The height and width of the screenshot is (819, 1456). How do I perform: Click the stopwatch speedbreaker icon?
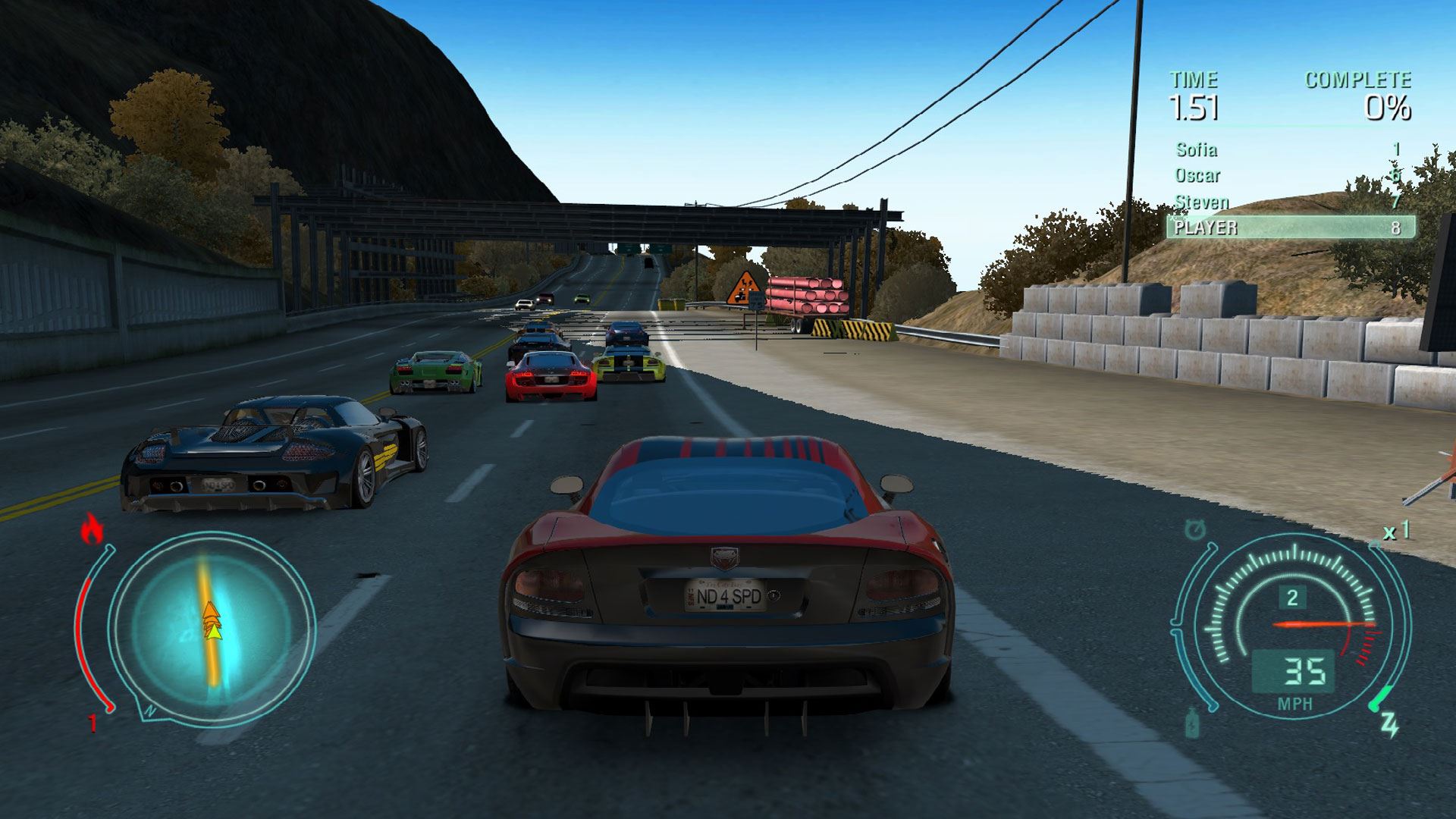click(1196, 530)
